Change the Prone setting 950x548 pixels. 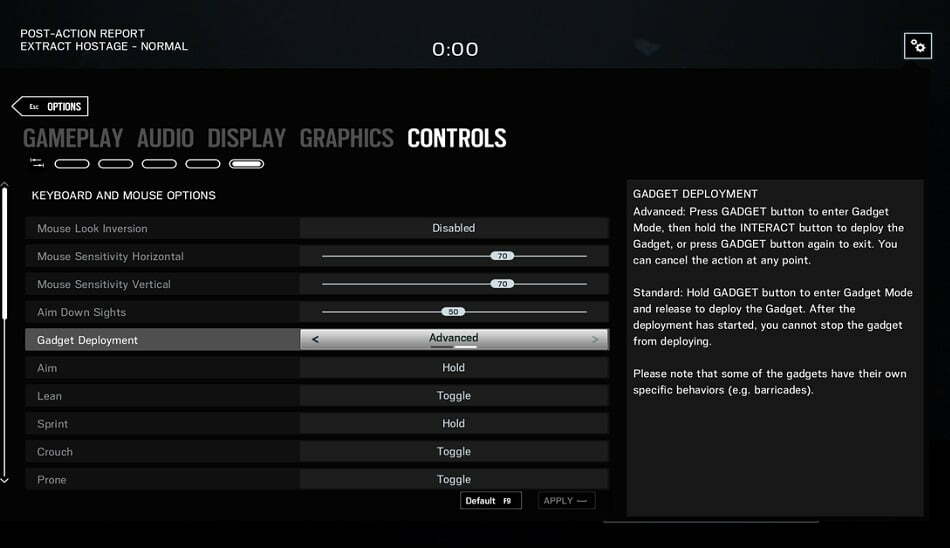pyautogui.click(x=453, y=479)
